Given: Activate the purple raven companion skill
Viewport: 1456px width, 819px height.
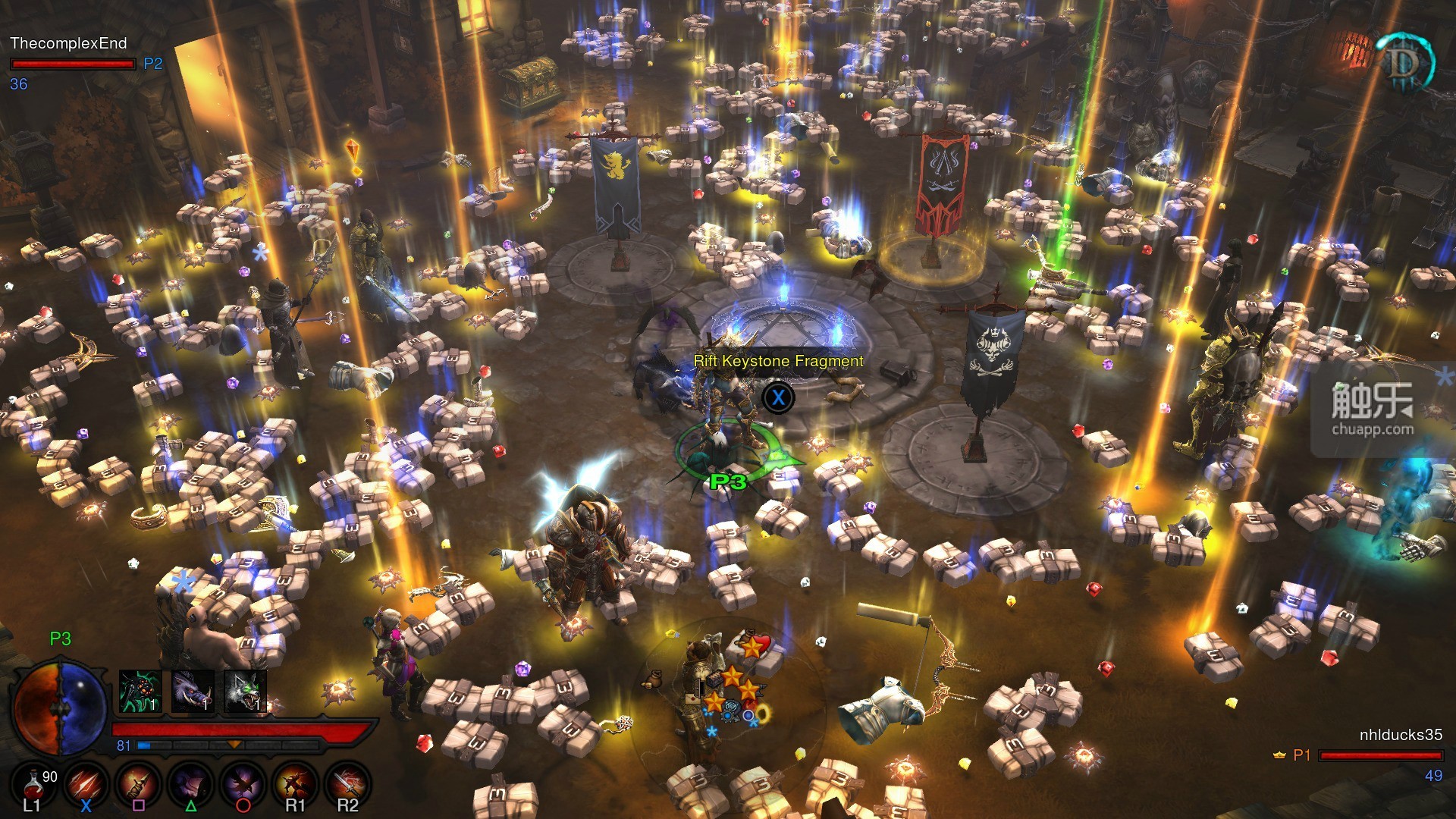Looking at the screenshot, I should (243, 783).
